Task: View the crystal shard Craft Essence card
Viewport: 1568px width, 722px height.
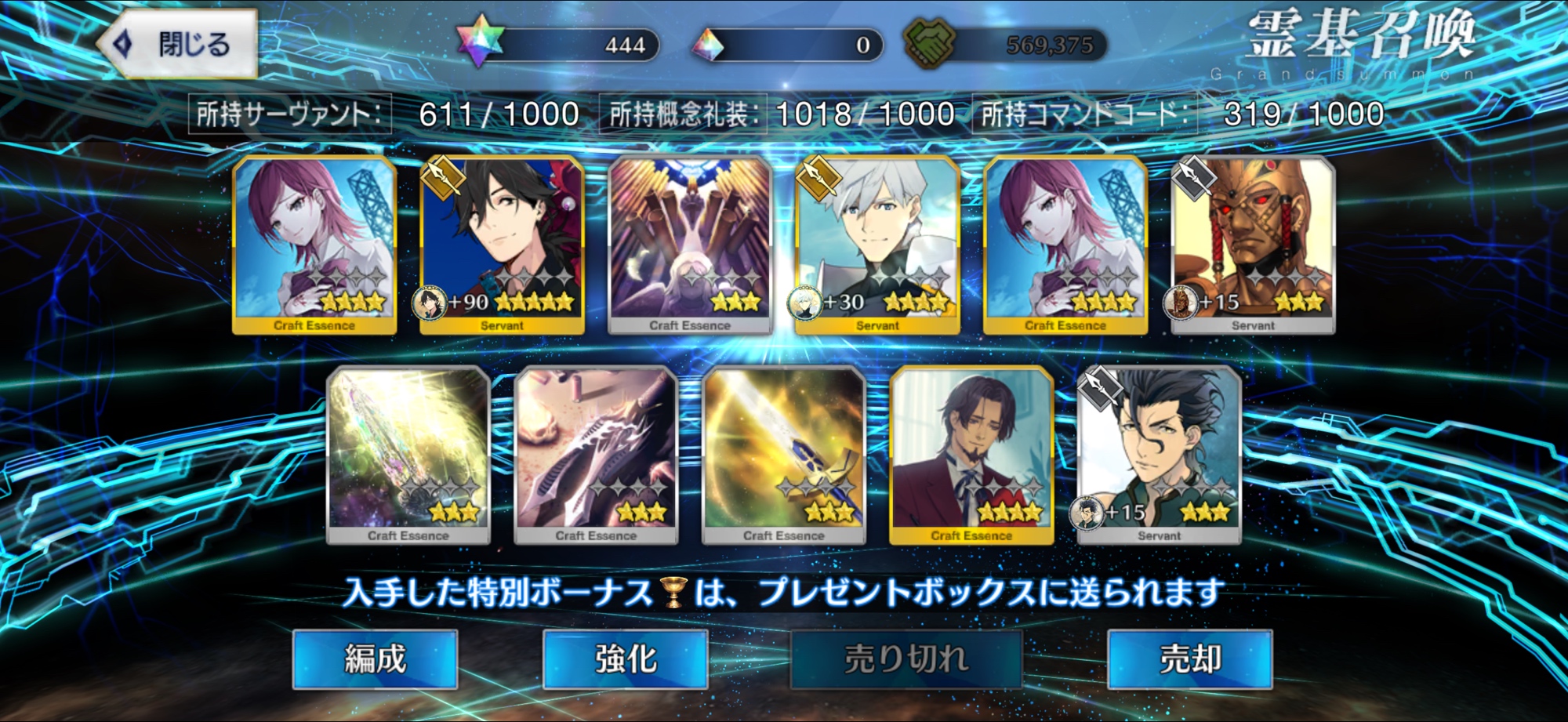Action: click(x=408, y=455)
